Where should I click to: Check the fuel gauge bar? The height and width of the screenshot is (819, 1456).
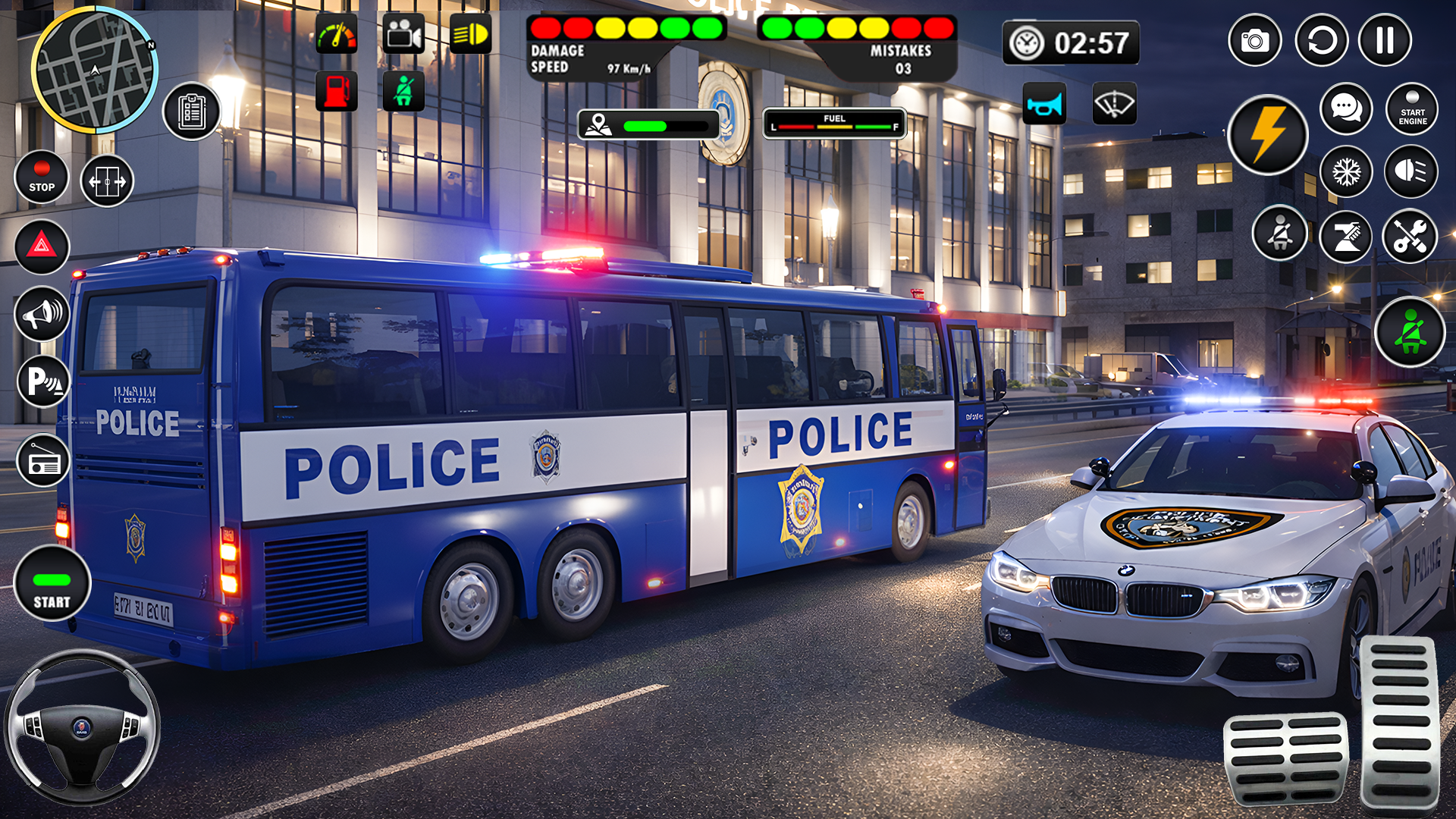(834, 124)
